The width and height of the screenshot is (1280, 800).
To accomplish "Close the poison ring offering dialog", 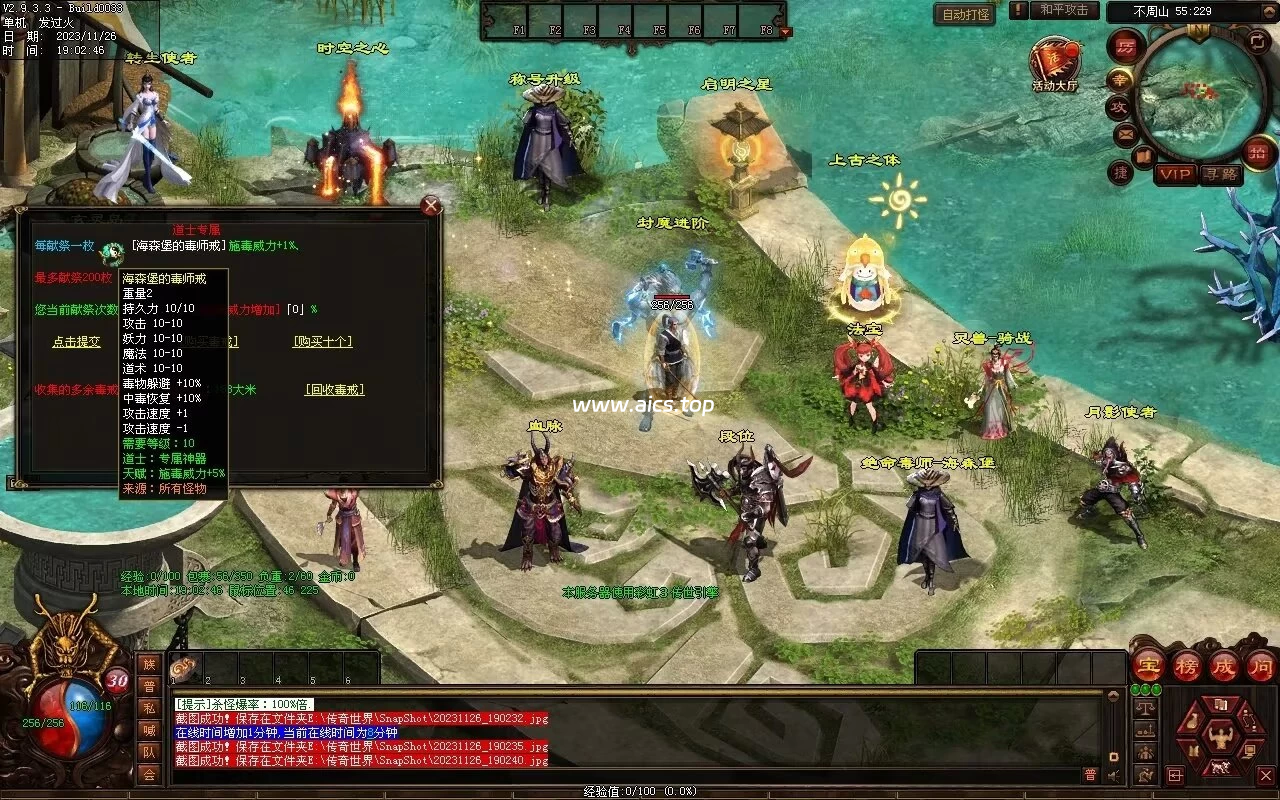I will click(x=431, y=206).
